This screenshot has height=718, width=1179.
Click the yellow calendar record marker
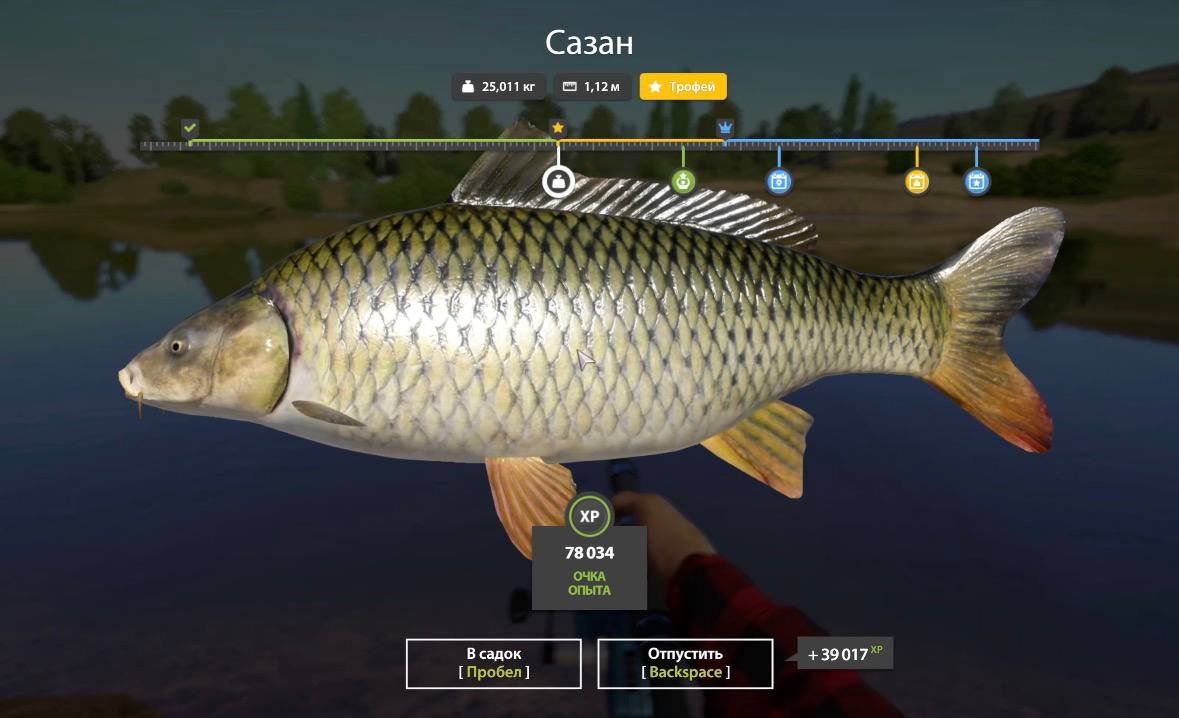(917, 181)
